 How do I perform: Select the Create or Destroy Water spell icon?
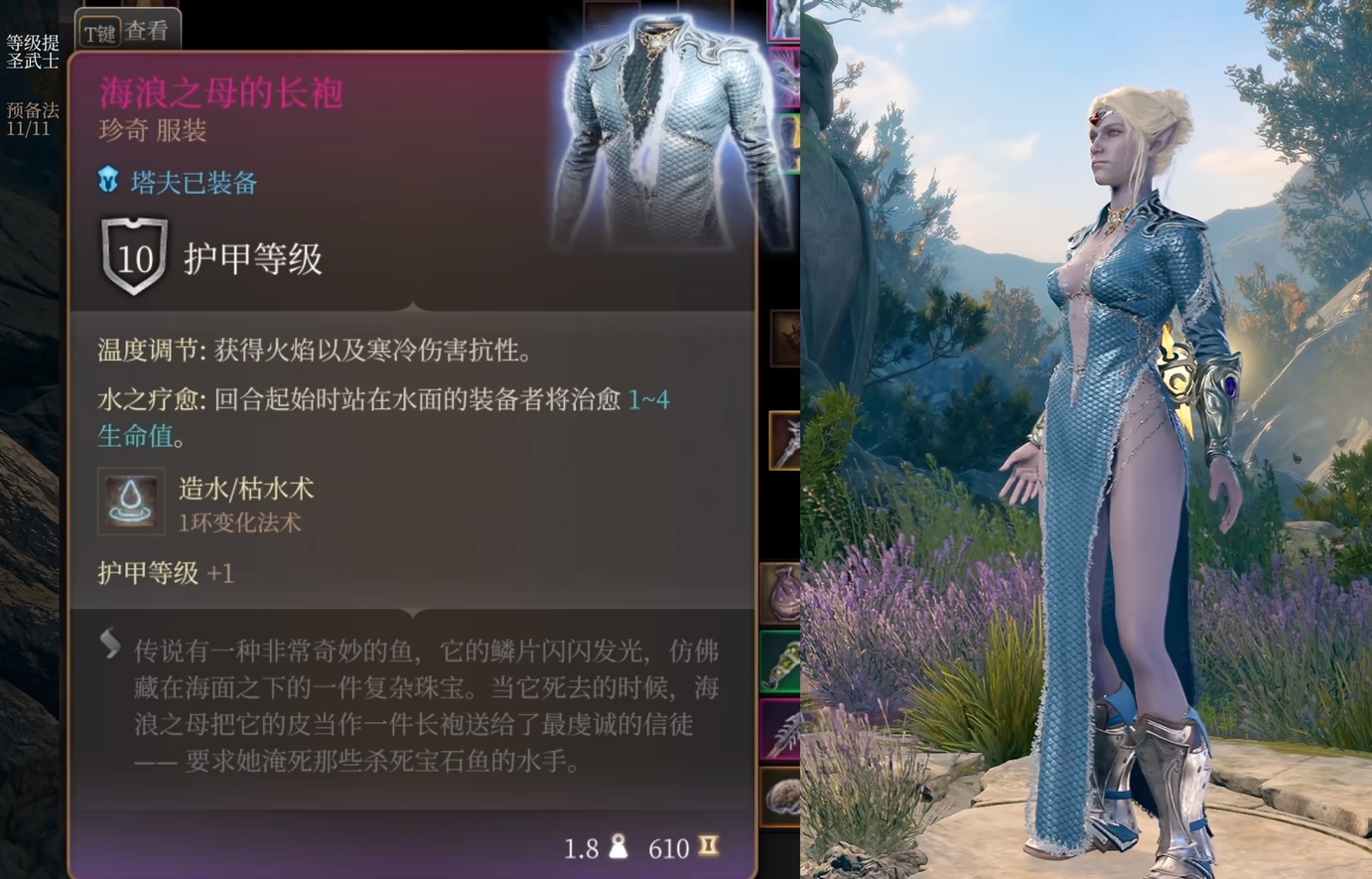pyautogui.click(x=130, y=502)
